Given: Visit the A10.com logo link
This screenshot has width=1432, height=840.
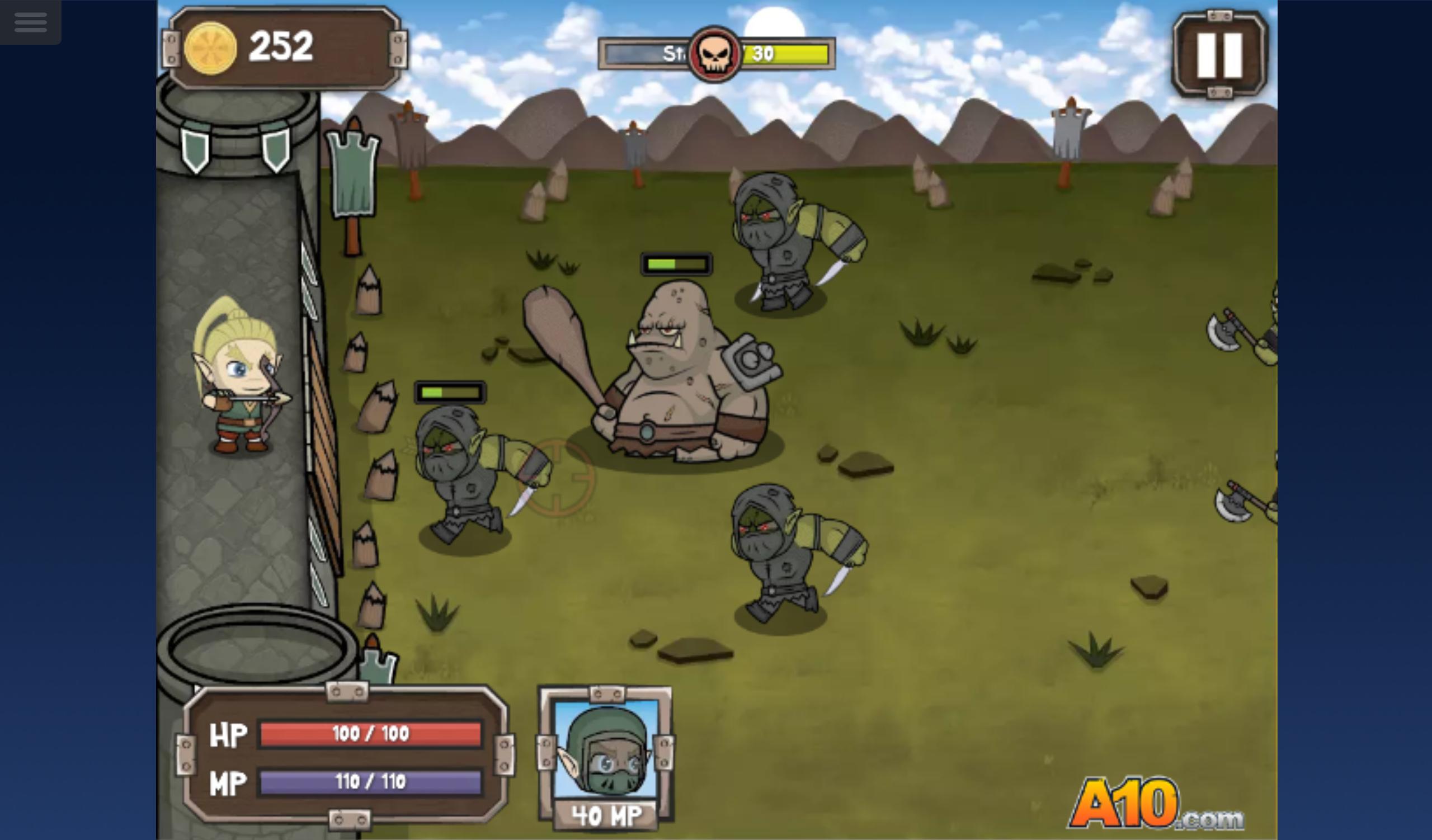Looking at the screenshot, I should coord(1156,803).
